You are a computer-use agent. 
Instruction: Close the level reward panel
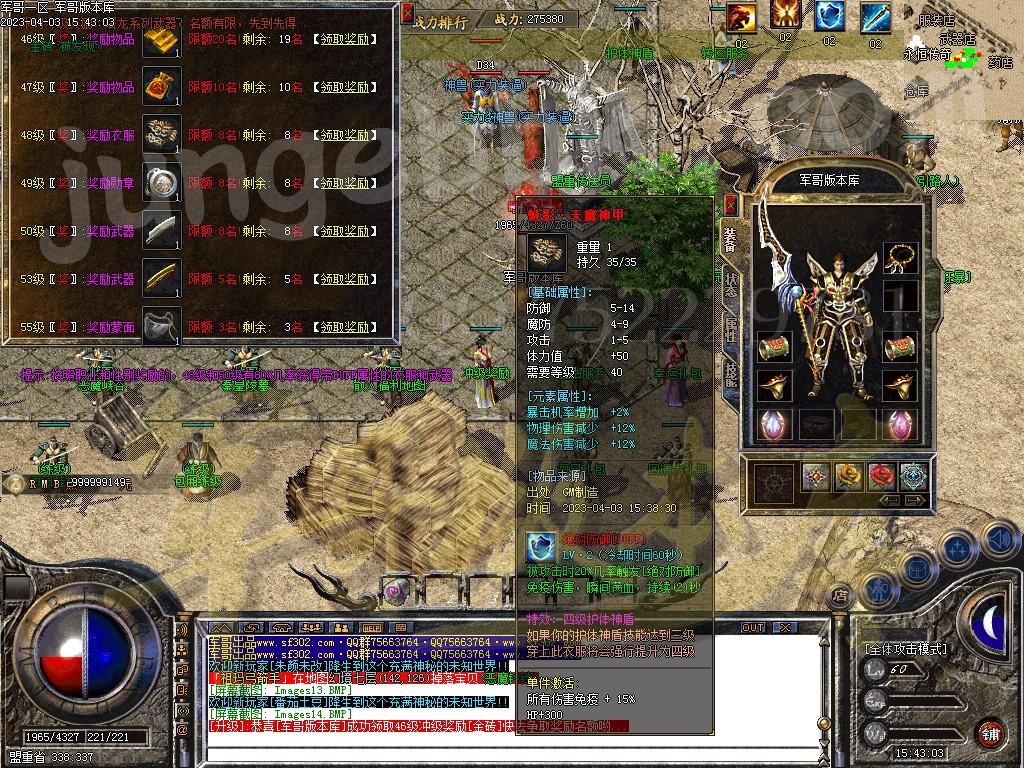coord(407,14)
